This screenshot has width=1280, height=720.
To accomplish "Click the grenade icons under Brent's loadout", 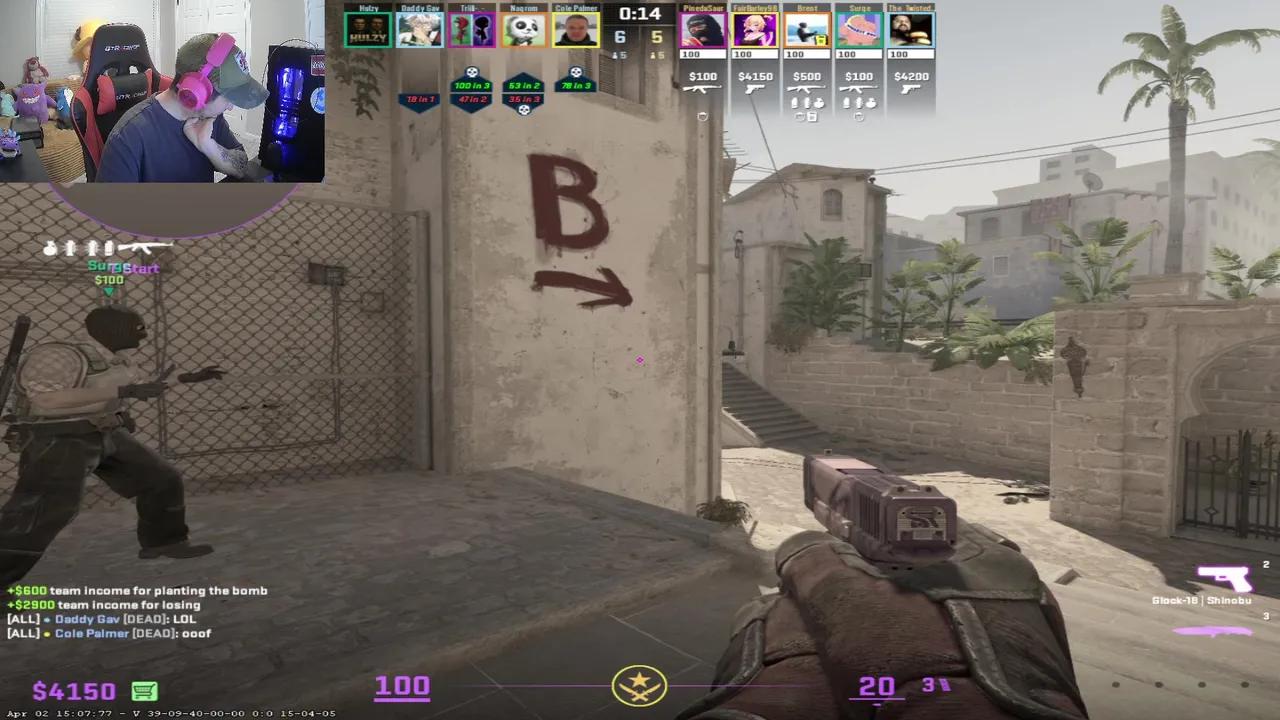I will pos(807,102).
